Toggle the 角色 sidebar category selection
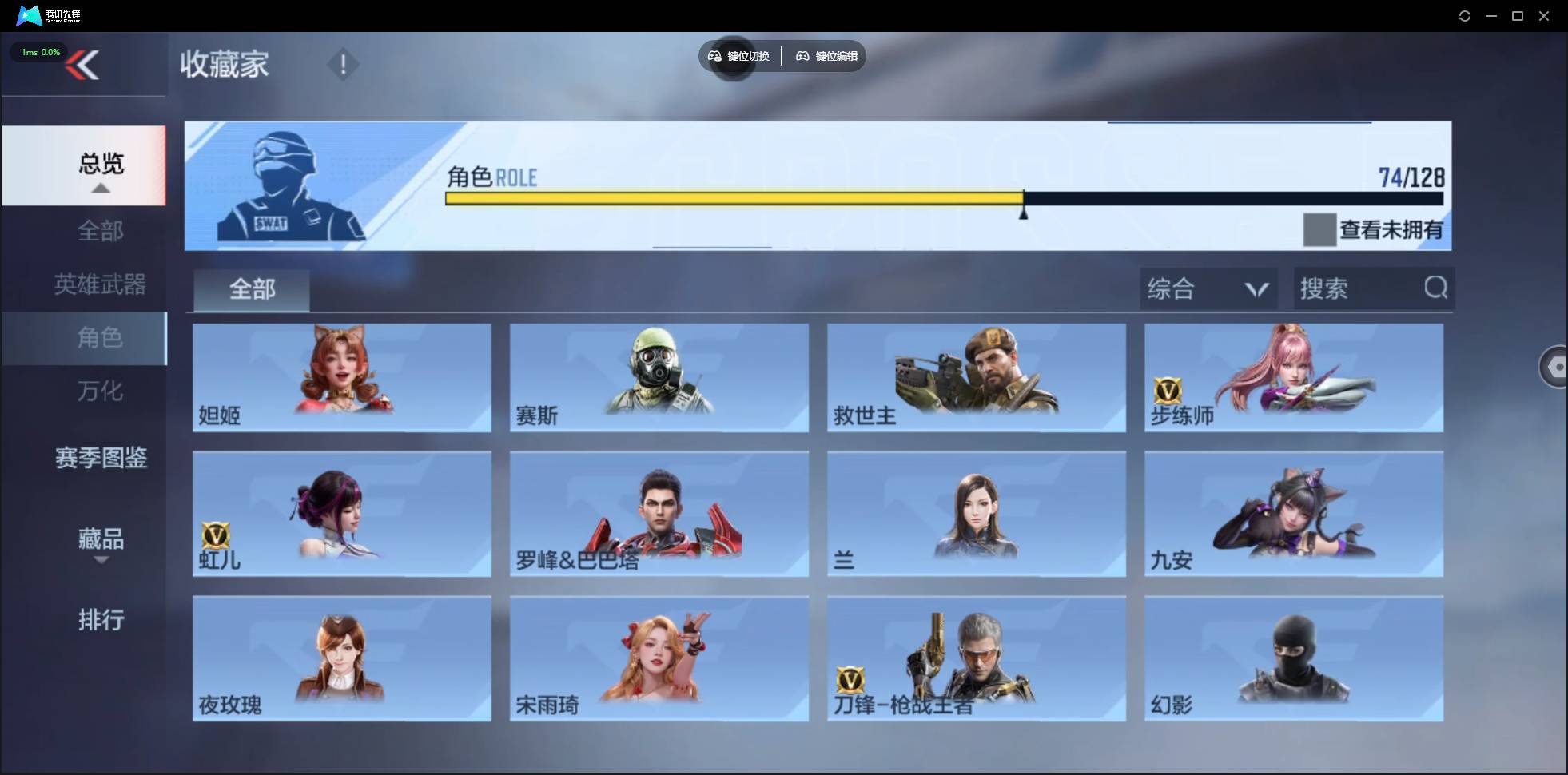Screen dimensions: 1568x775 coord(100,338)
